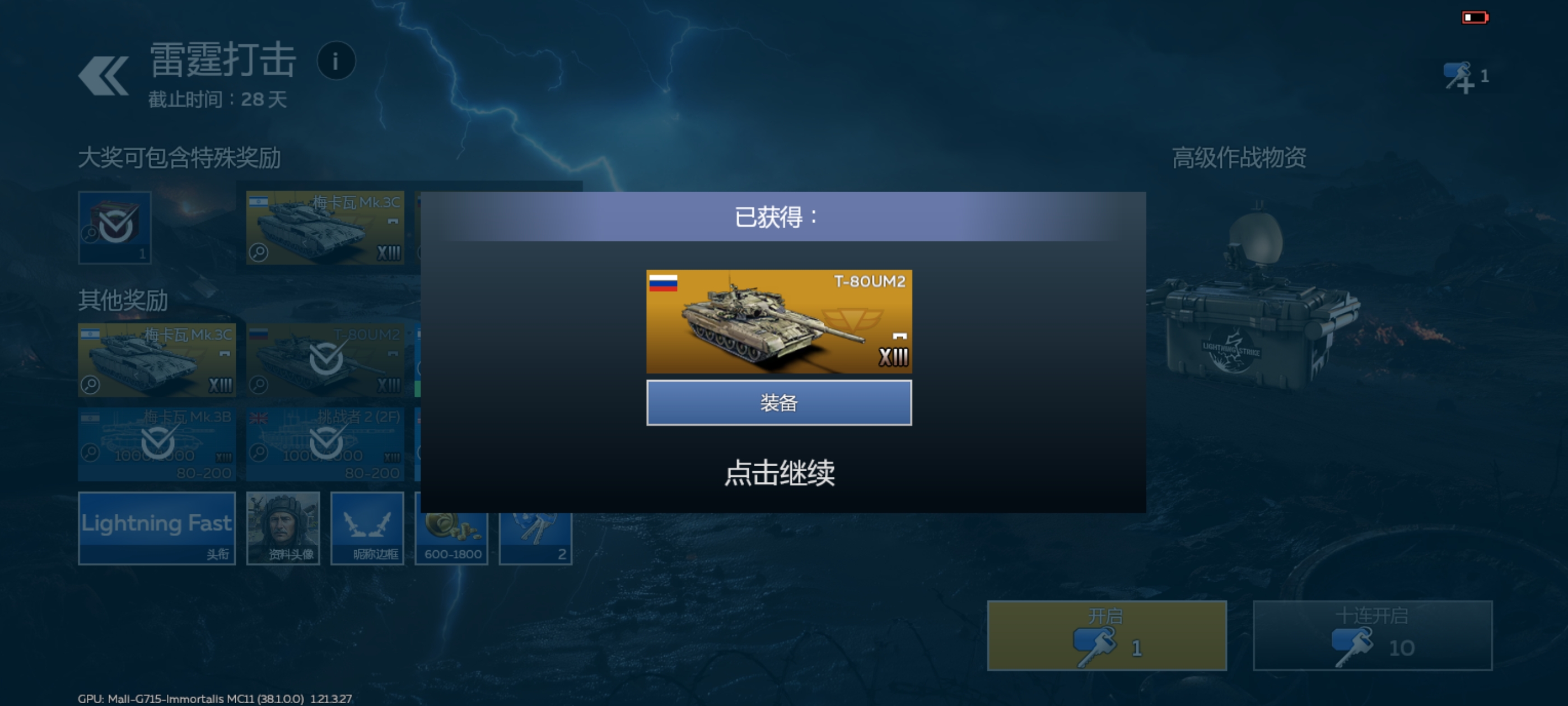Screen dimensions: 1568x706
Task: Select the crossed-missiles 昵称边框 reward icon
Action: pyautogui.click(x=367, y=527)
